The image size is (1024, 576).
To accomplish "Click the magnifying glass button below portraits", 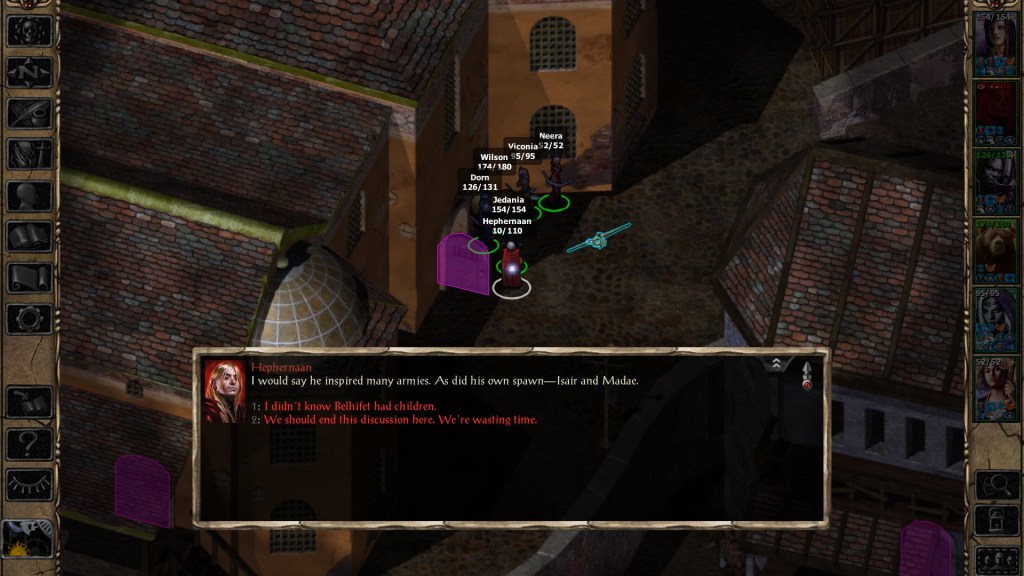I will pyautogui.click(x=997, y=485).
